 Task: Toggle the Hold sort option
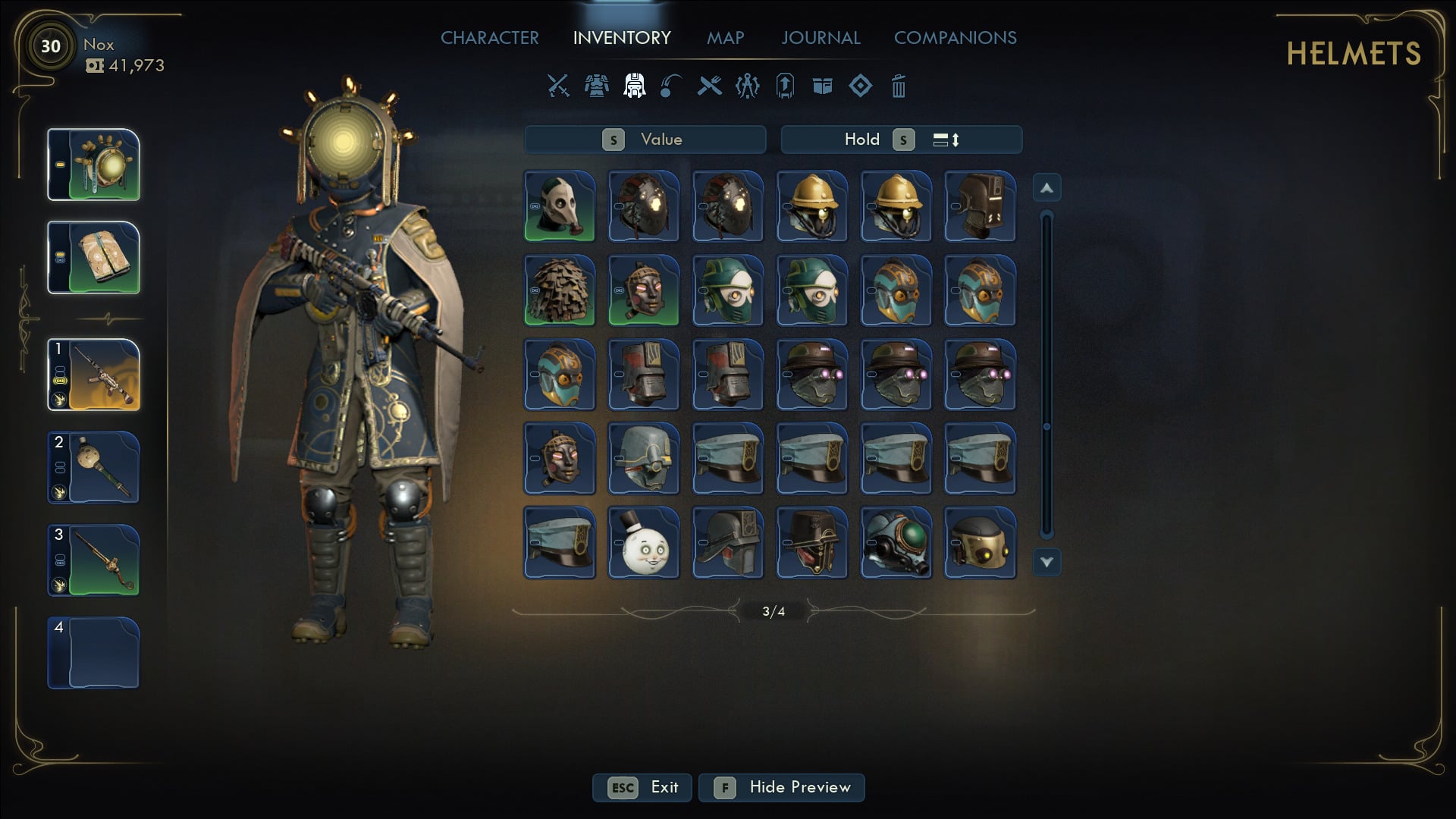pos(862,139)
